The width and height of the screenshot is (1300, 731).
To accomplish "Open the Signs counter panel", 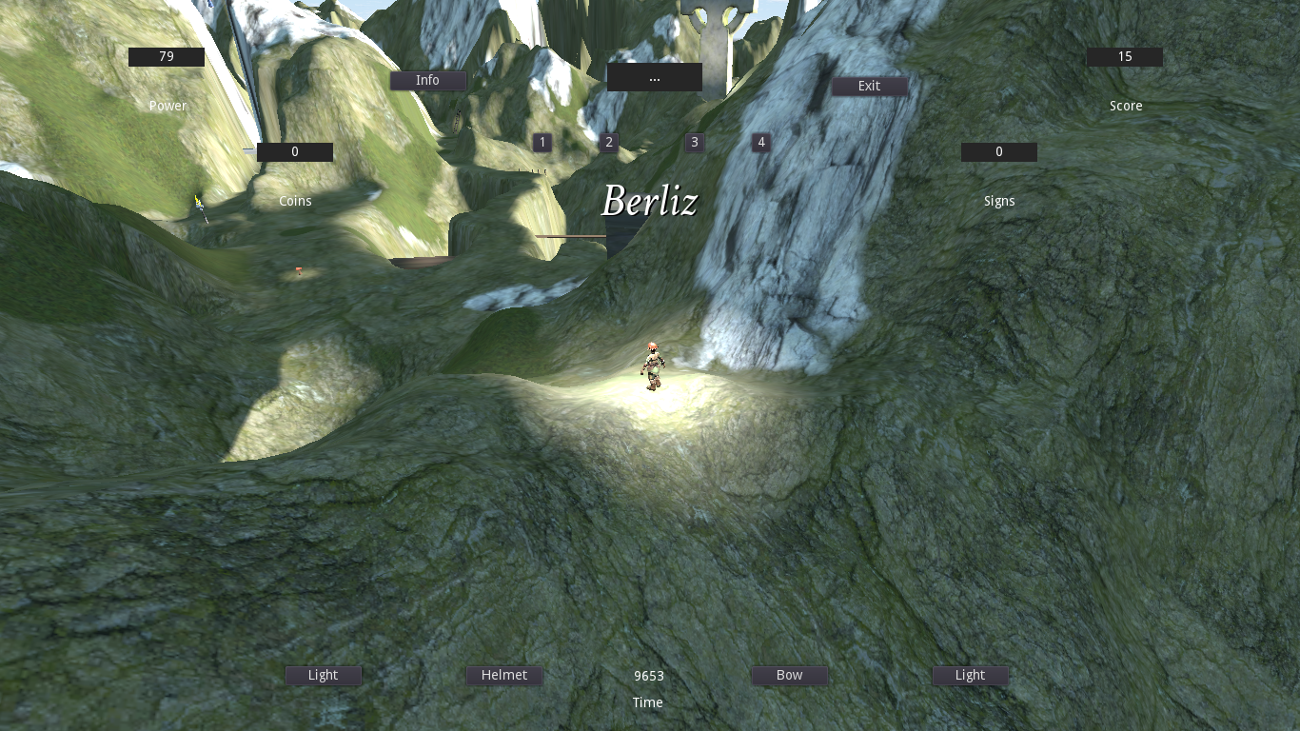I will point(999,151).
